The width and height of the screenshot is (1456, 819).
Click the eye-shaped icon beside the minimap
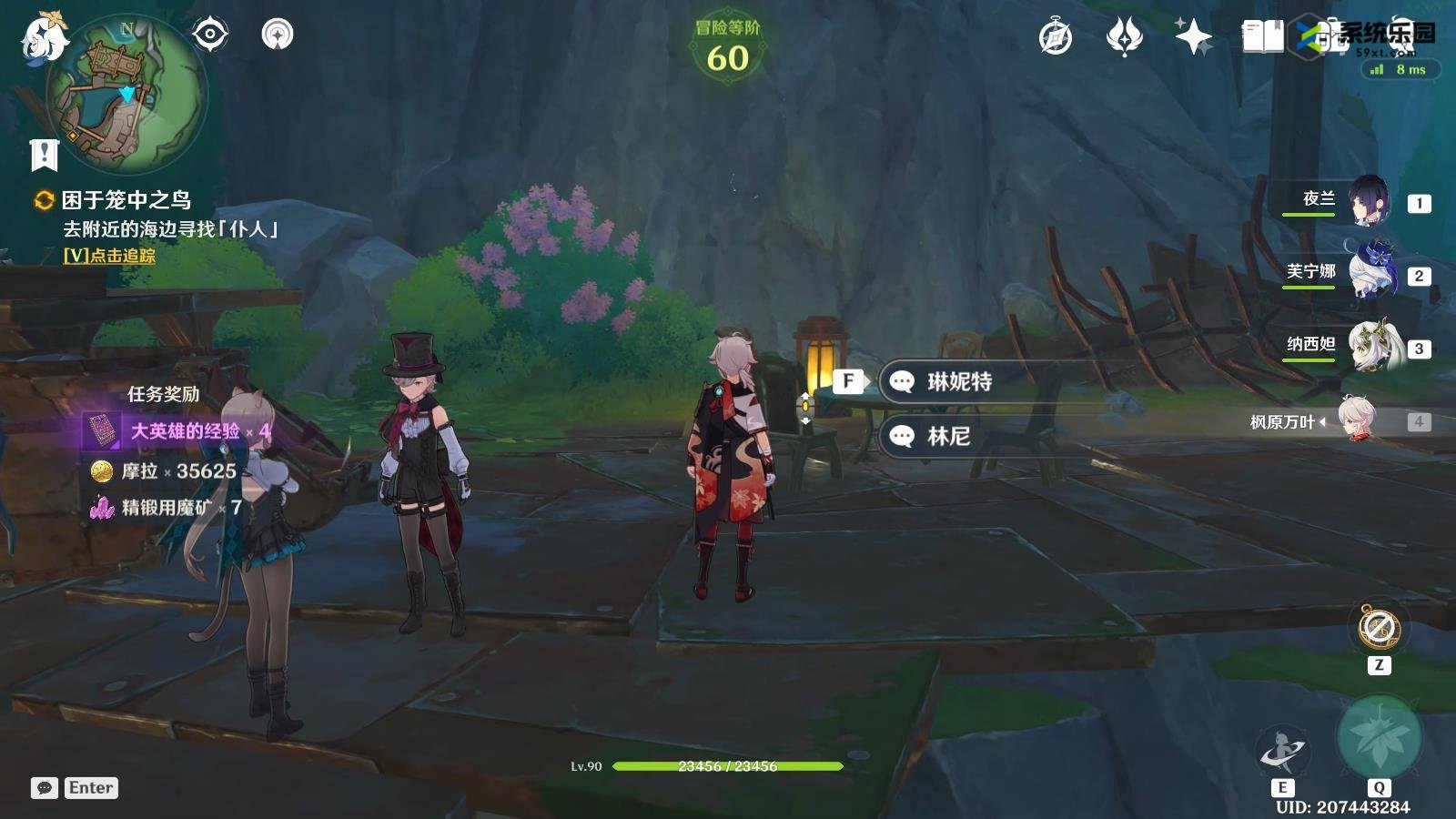(210, 35)
